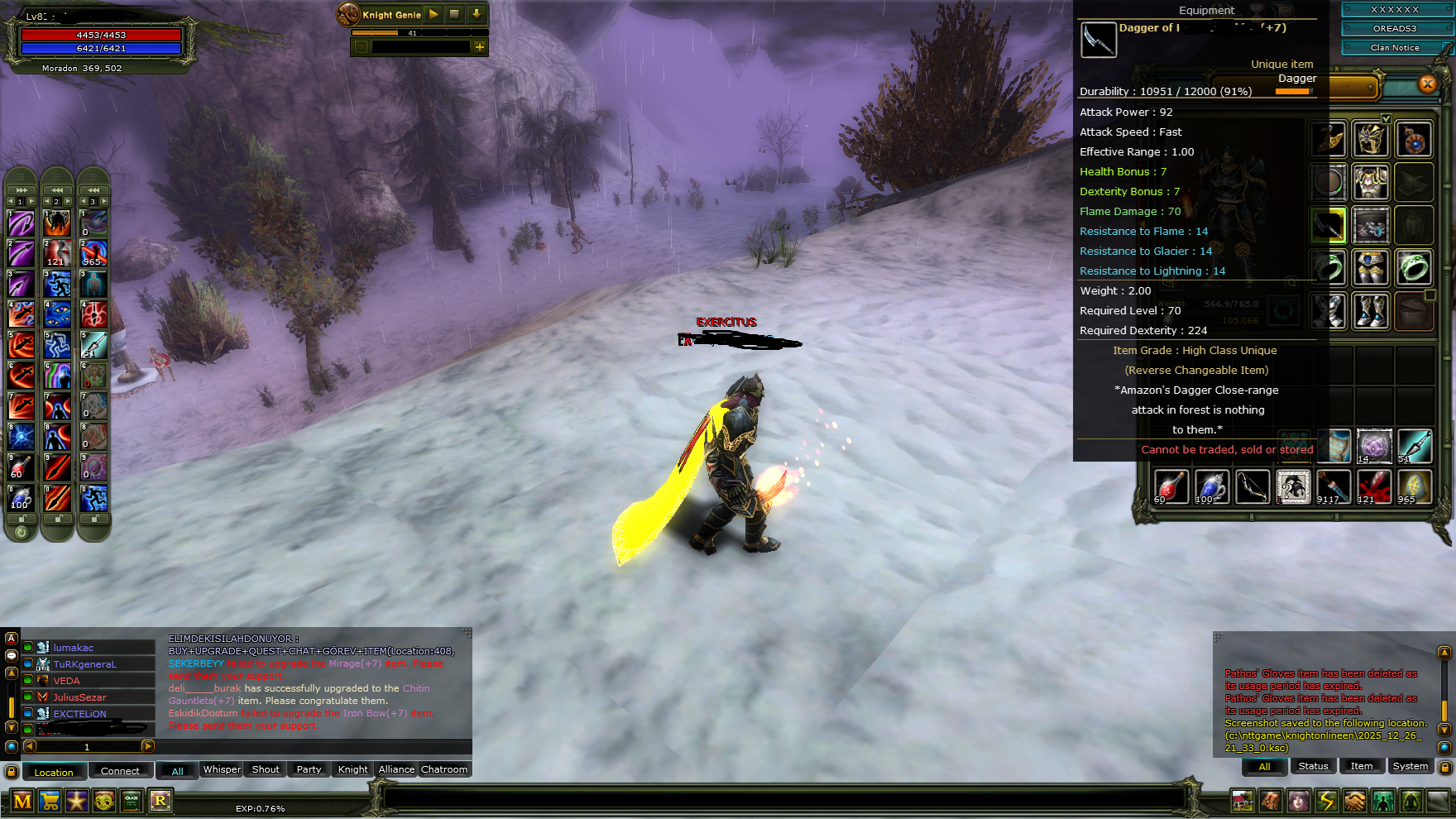Switch to the Whisper chat tab
Viewport: 1456px width, 819px height.
(x=222, y=769)
